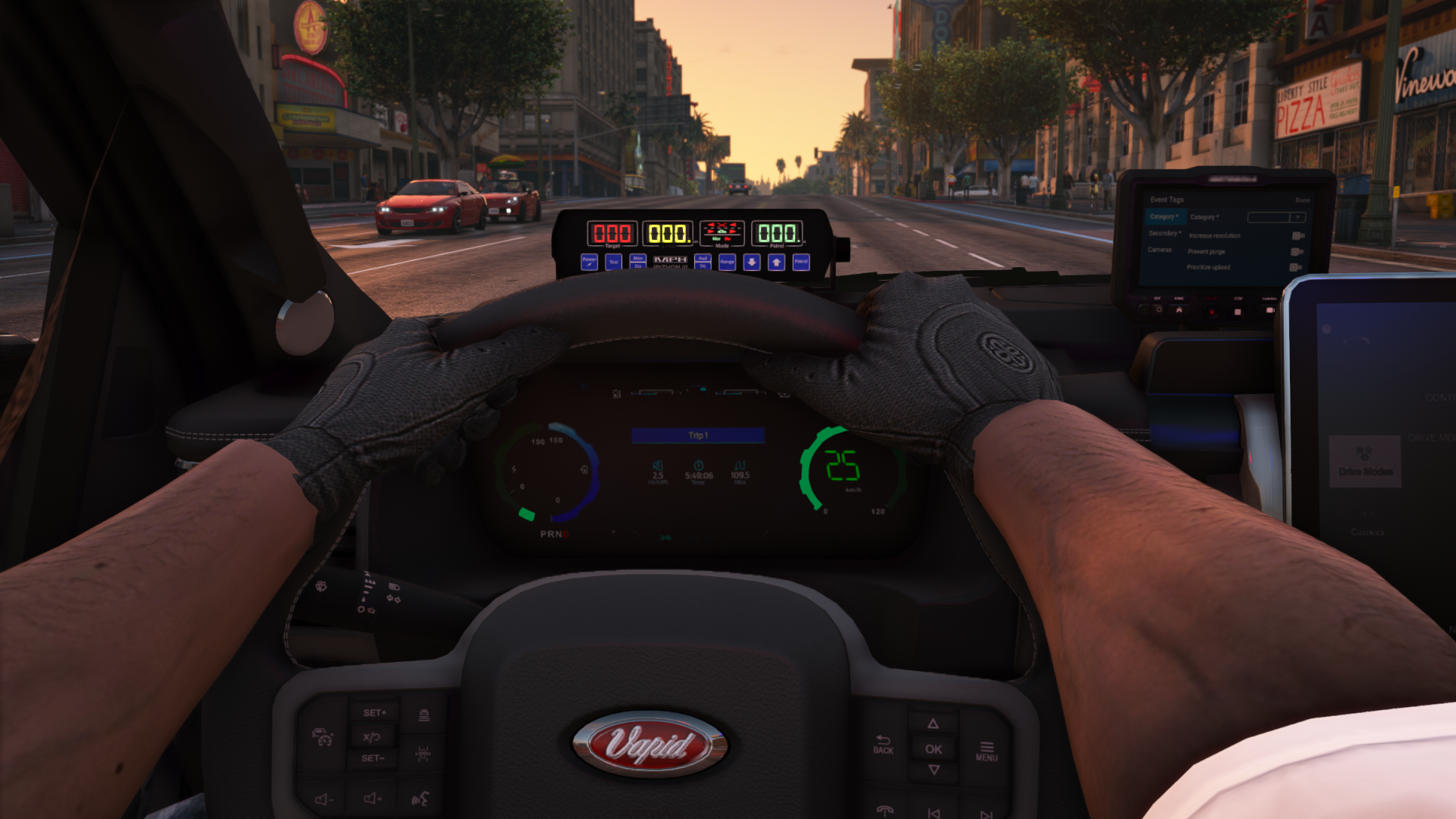Select the adaptive cruise control icon
Screen dimensions: 1456x819
(323, 738)
